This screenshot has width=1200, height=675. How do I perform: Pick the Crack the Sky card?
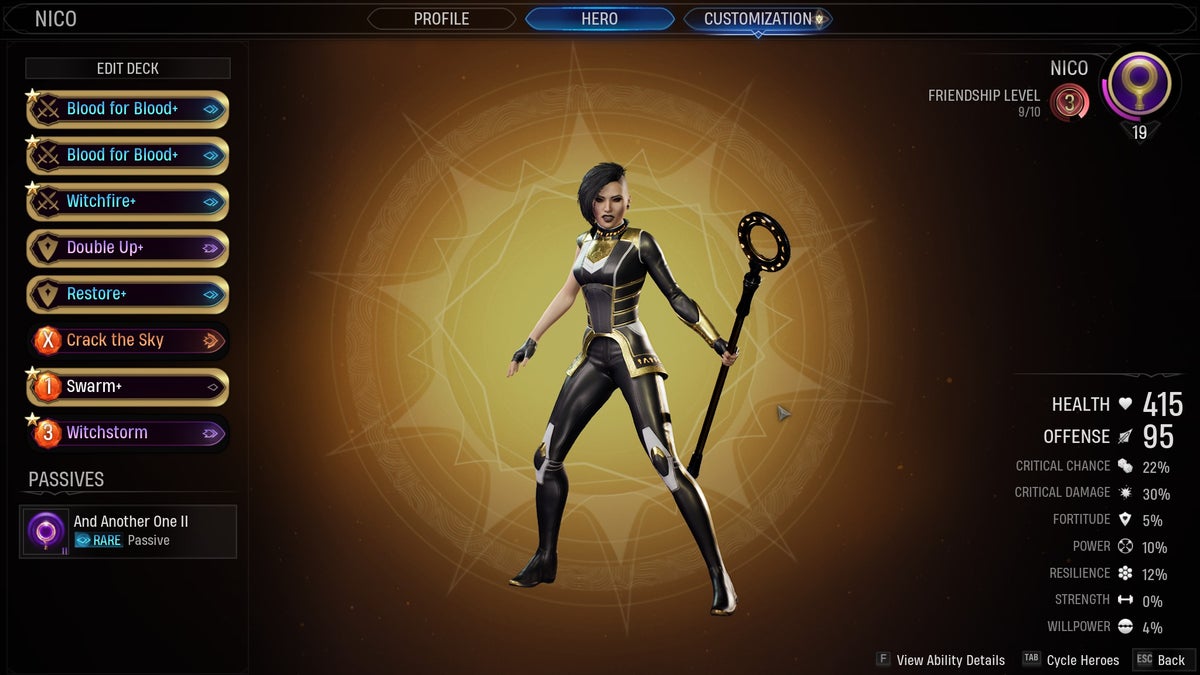128,340
